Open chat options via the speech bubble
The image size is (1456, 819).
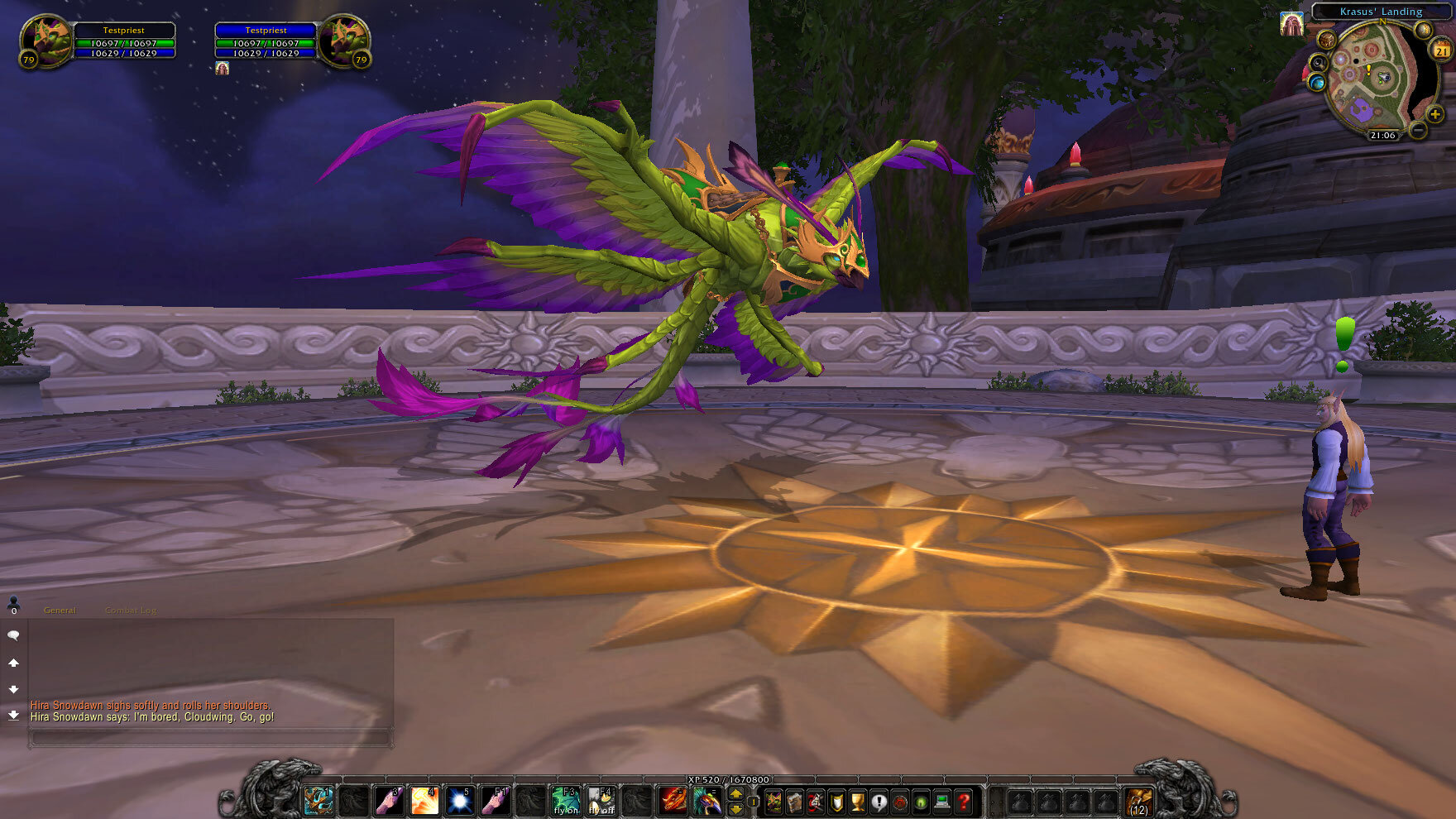click(x=12, y=634)
